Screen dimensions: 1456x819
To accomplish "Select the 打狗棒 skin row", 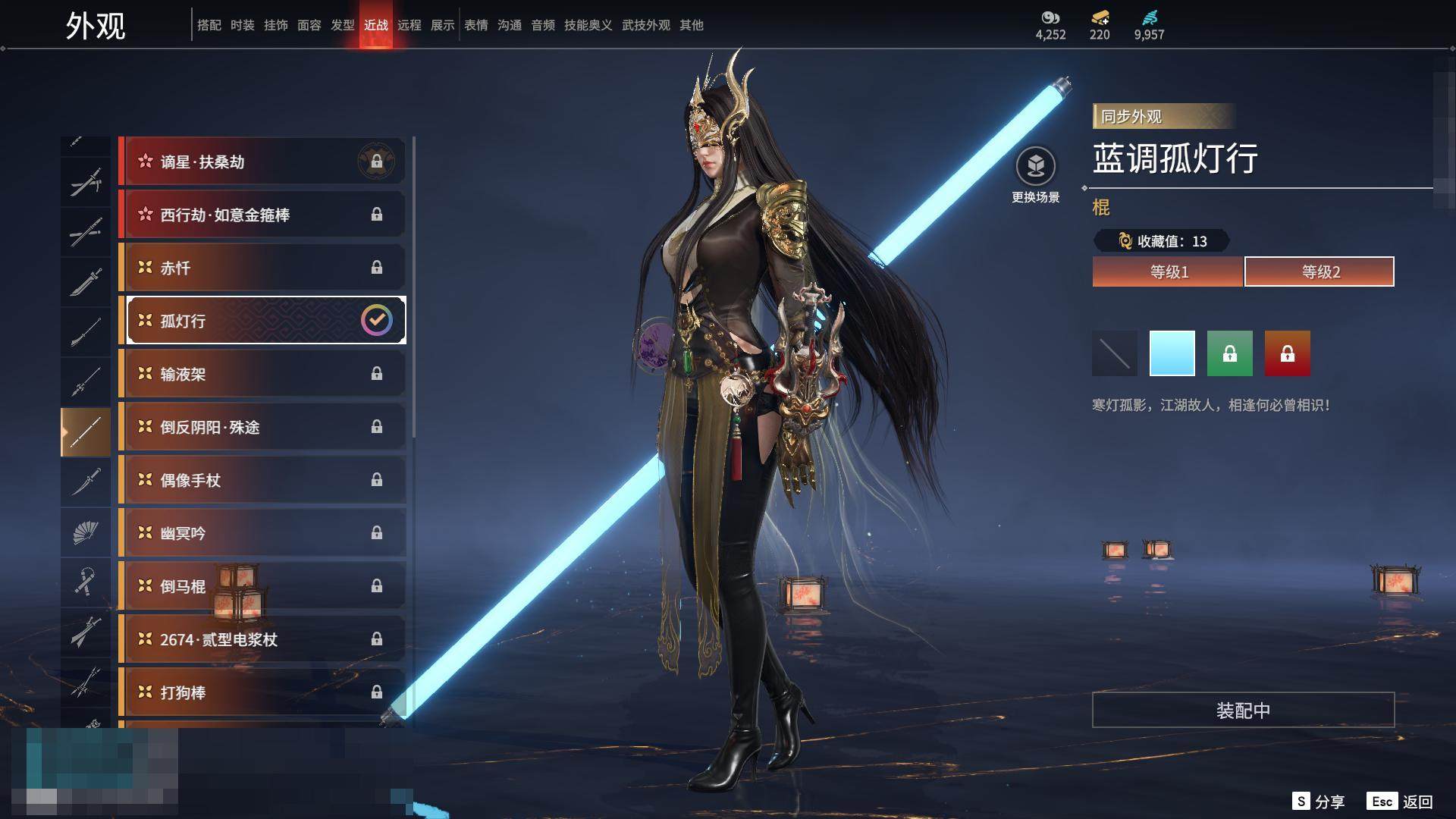I will pyautogui.click(x=262, y=692).
